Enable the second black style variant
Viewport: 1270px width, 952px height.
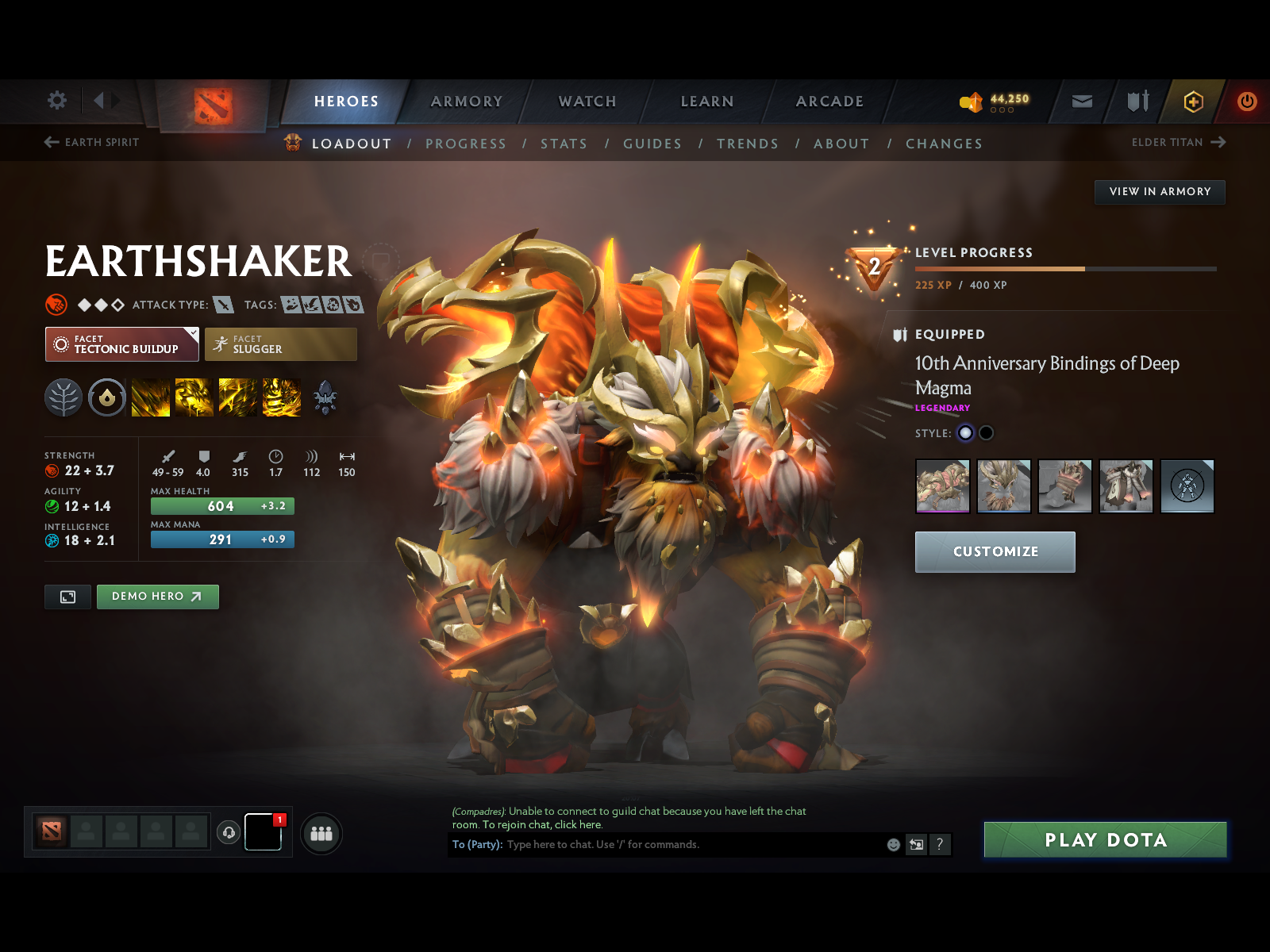(x=986, y=433)
